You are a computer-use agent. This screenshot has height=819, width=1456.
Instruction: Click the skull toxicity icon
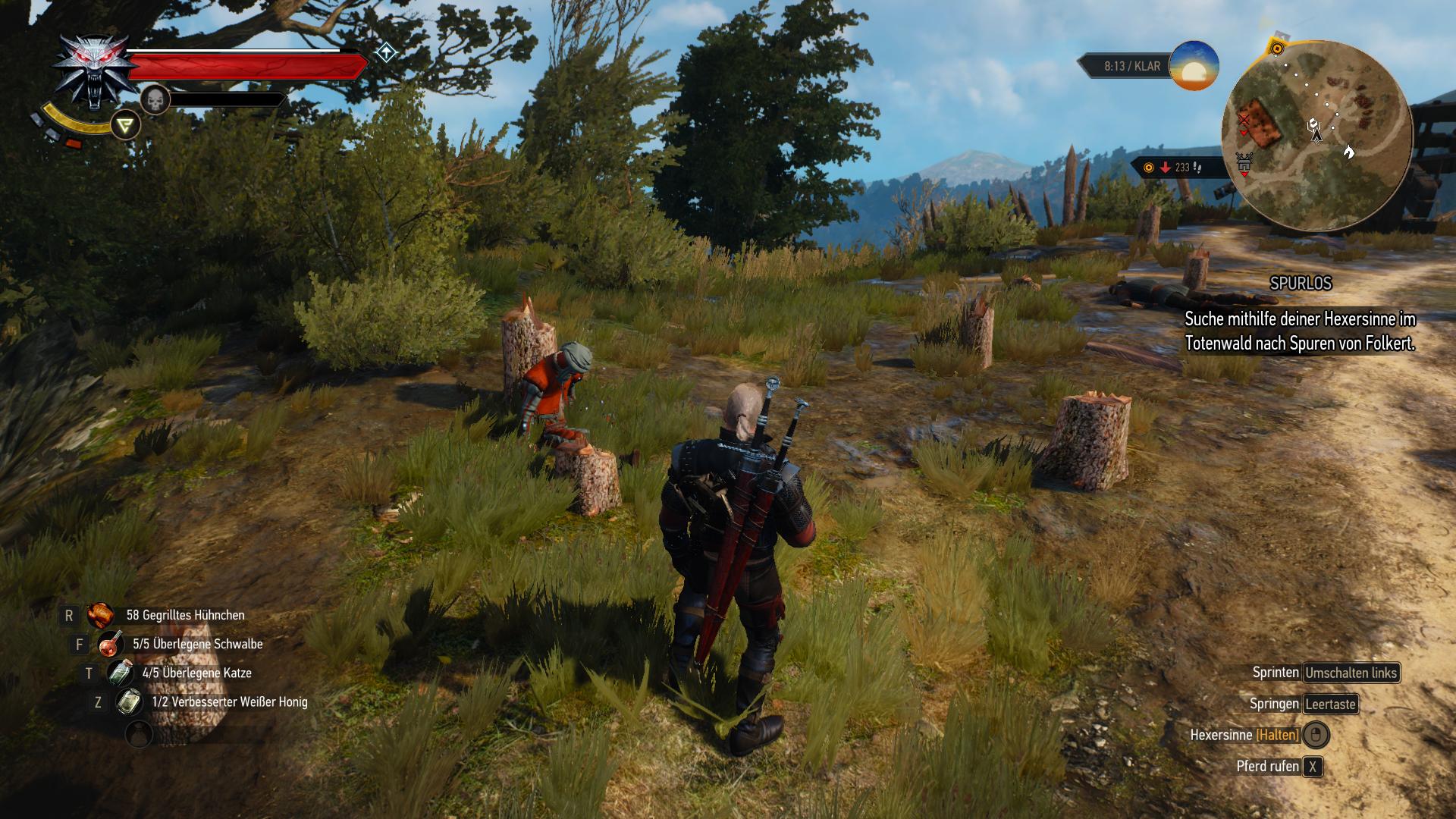click(x=155, y=99)
